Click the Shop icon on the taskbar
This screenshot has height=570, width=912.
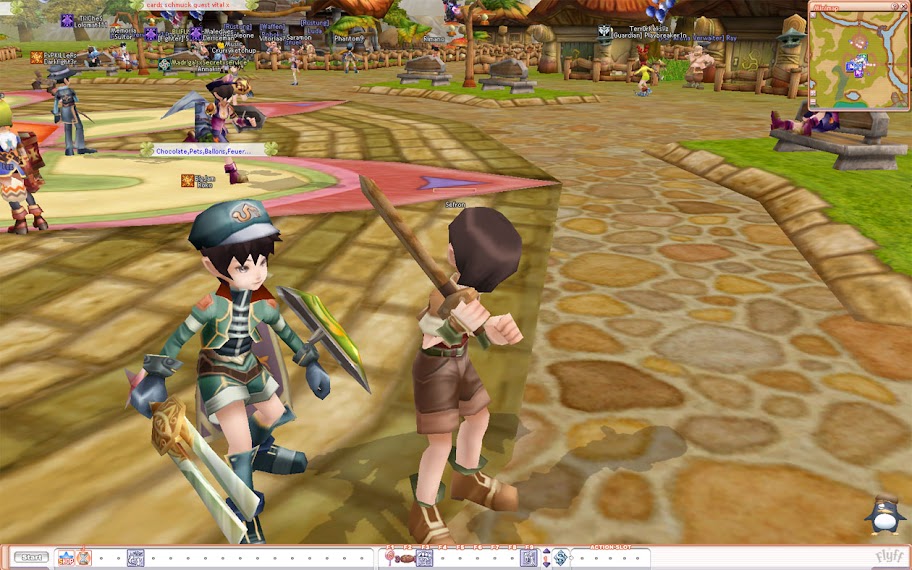tap(64, 558)
